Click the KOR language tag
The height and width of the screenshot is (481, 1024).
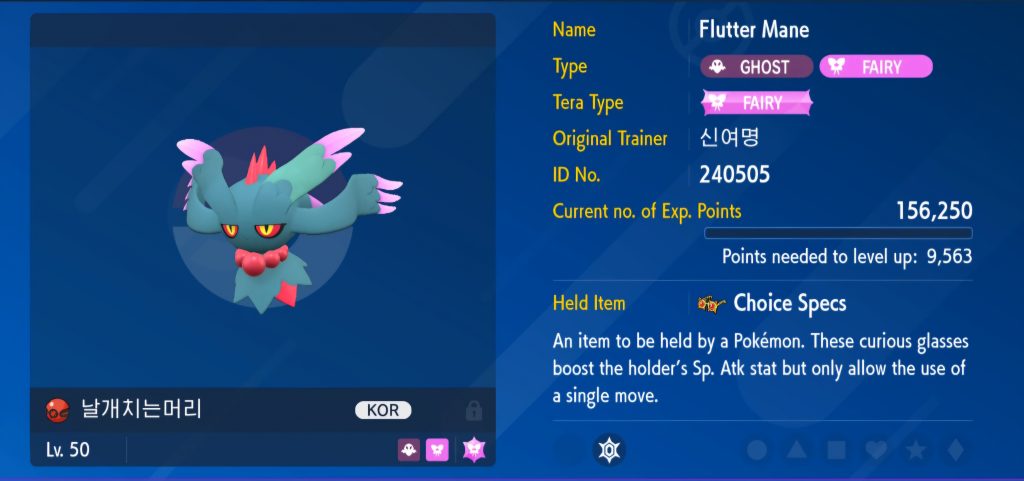pyautogui.click(x=383, y=410)
